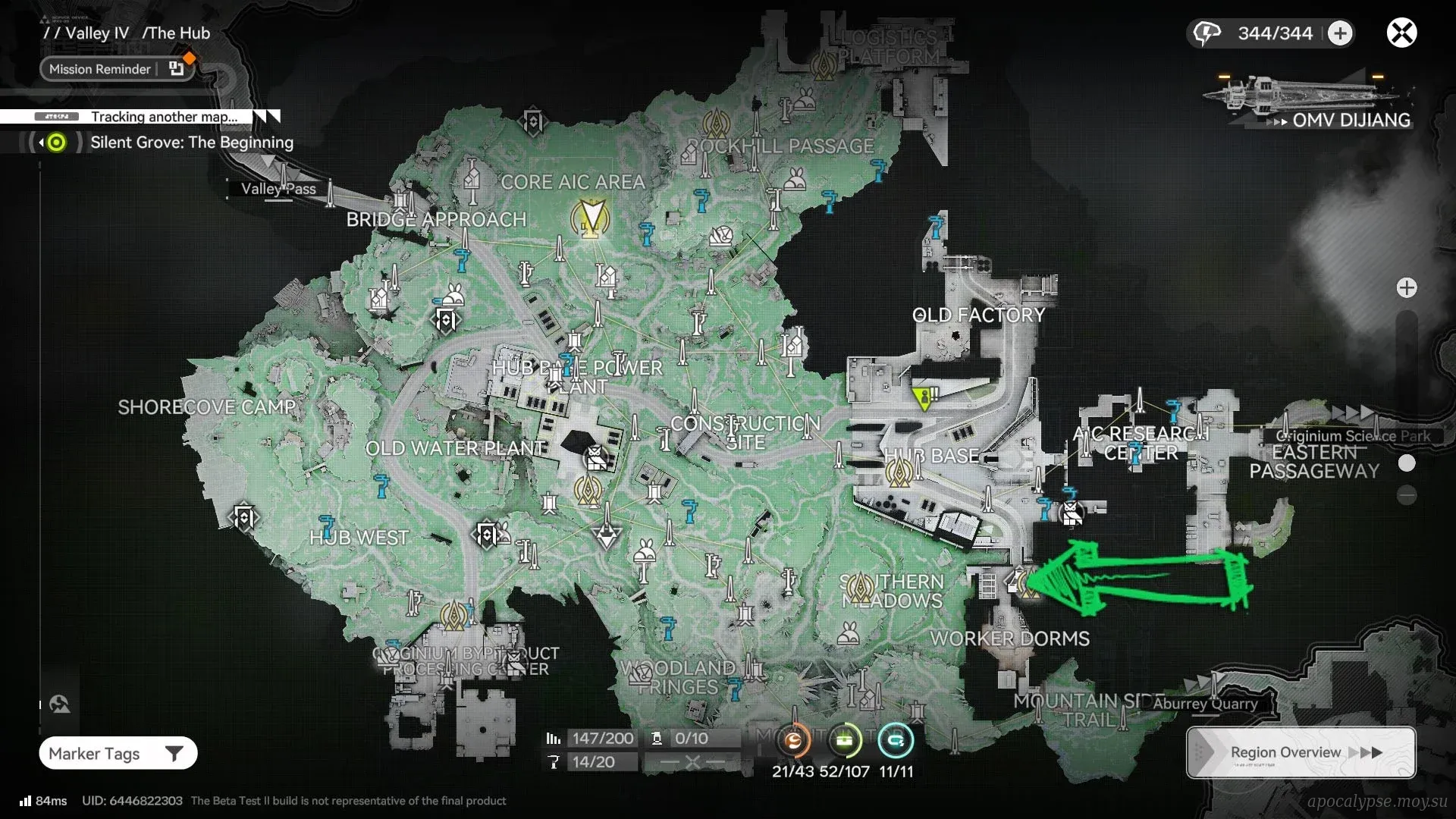Click the globe icon on the left edge
Image resolution: width=1456 pixels, height=819 pixels.
59,704
